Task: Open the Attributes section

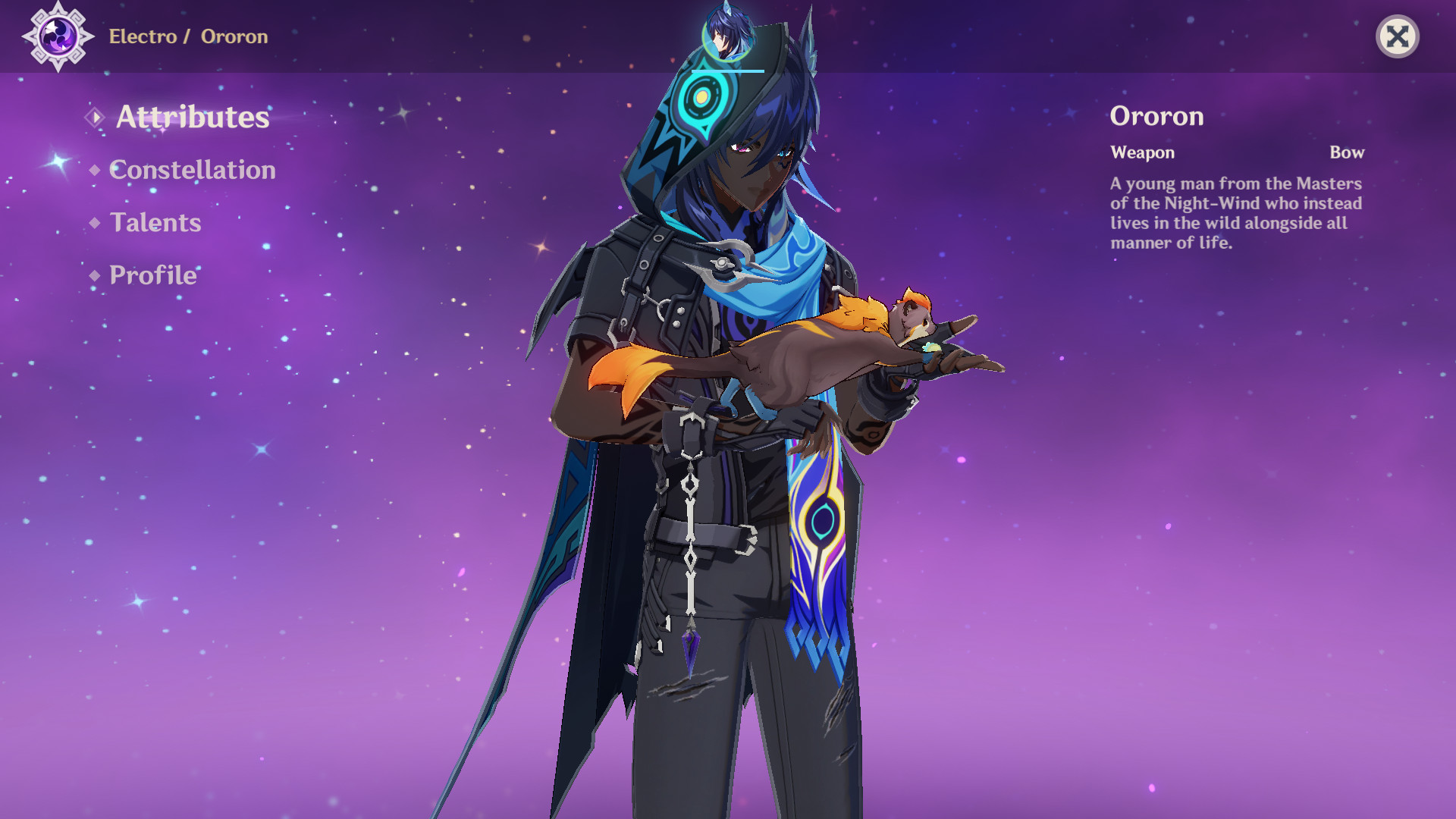Action: tap(192, 118)
